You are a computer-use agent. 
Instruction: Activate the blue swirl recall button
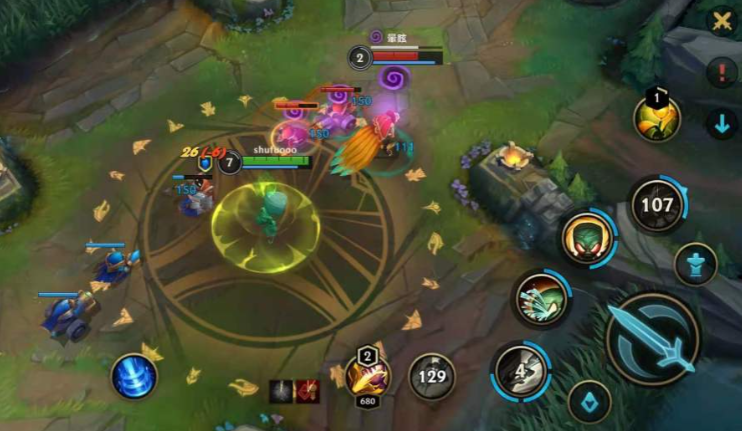pos(134,376)
